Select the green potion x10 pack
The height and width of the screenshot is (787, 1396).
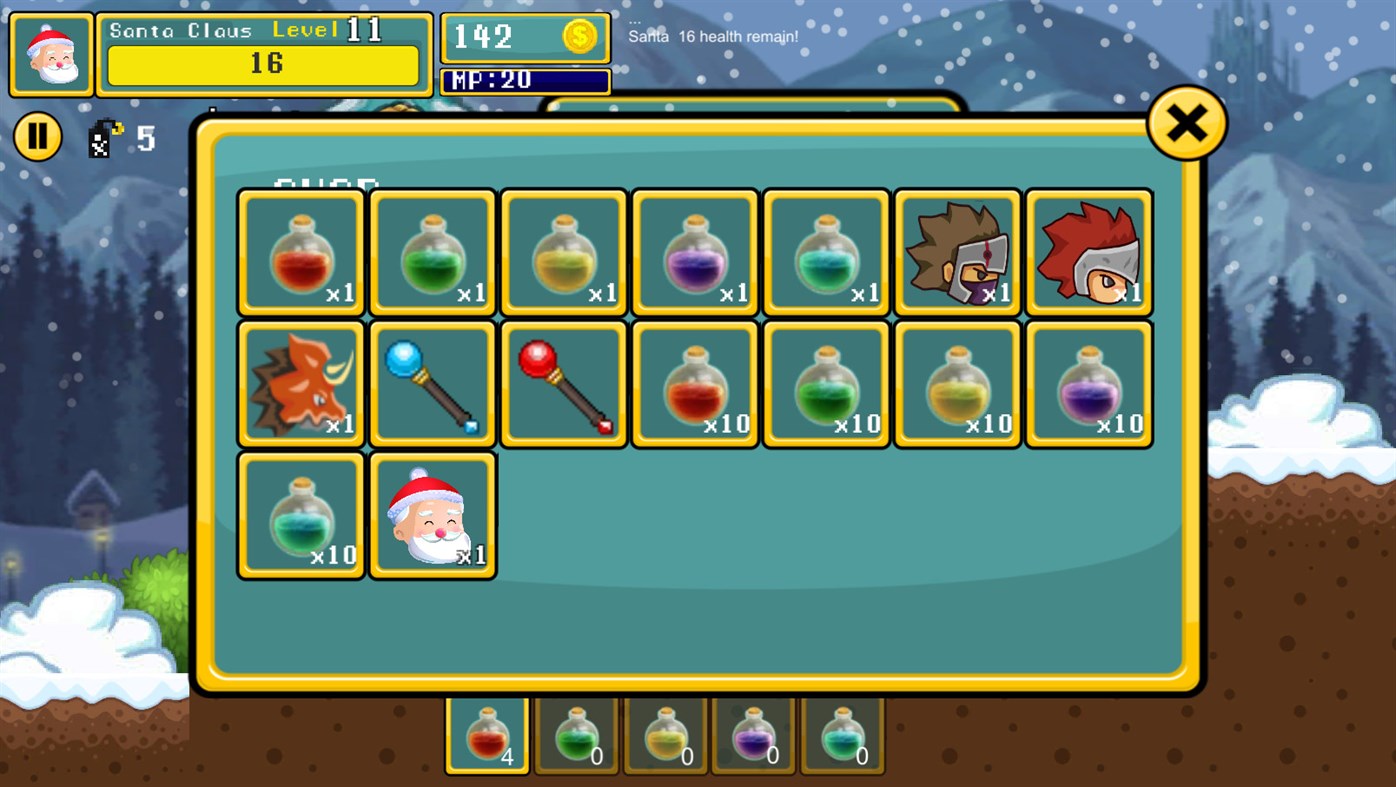(824, 383)
